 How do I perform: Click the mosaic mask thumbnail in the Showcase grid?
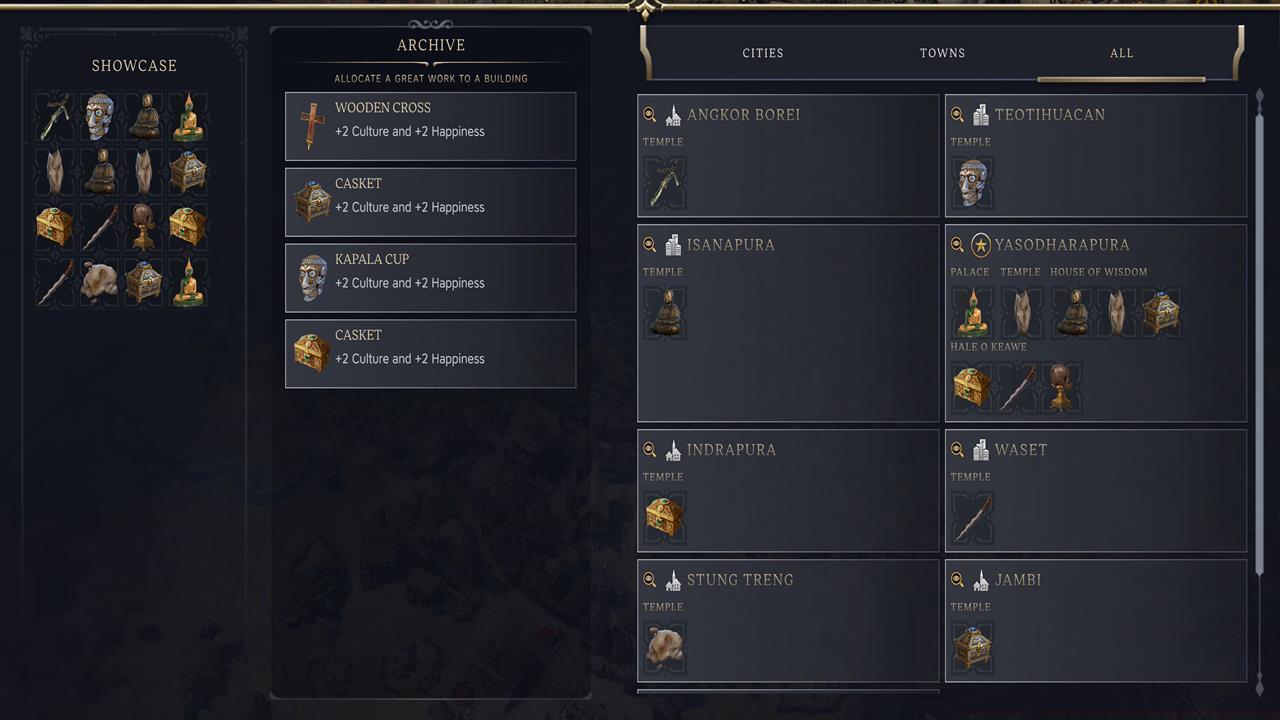click(x=99, y=117)
